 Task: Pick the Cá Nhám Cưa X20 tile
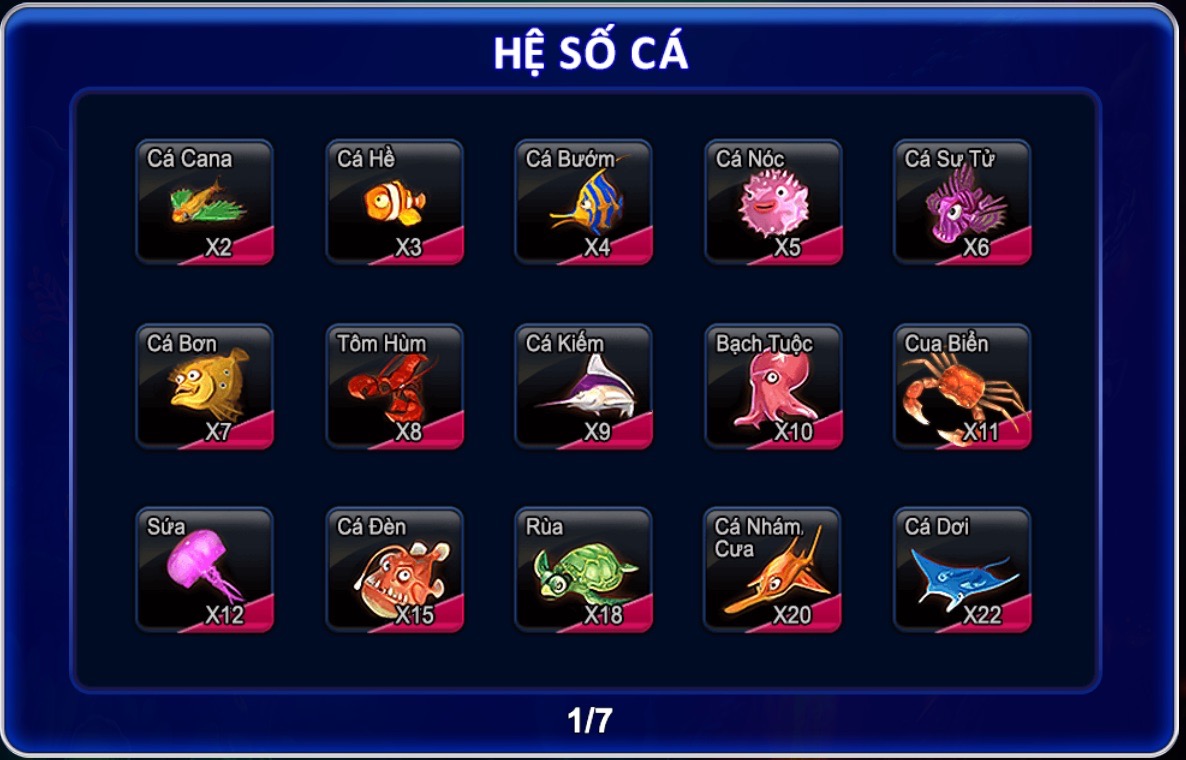[773, 570]
